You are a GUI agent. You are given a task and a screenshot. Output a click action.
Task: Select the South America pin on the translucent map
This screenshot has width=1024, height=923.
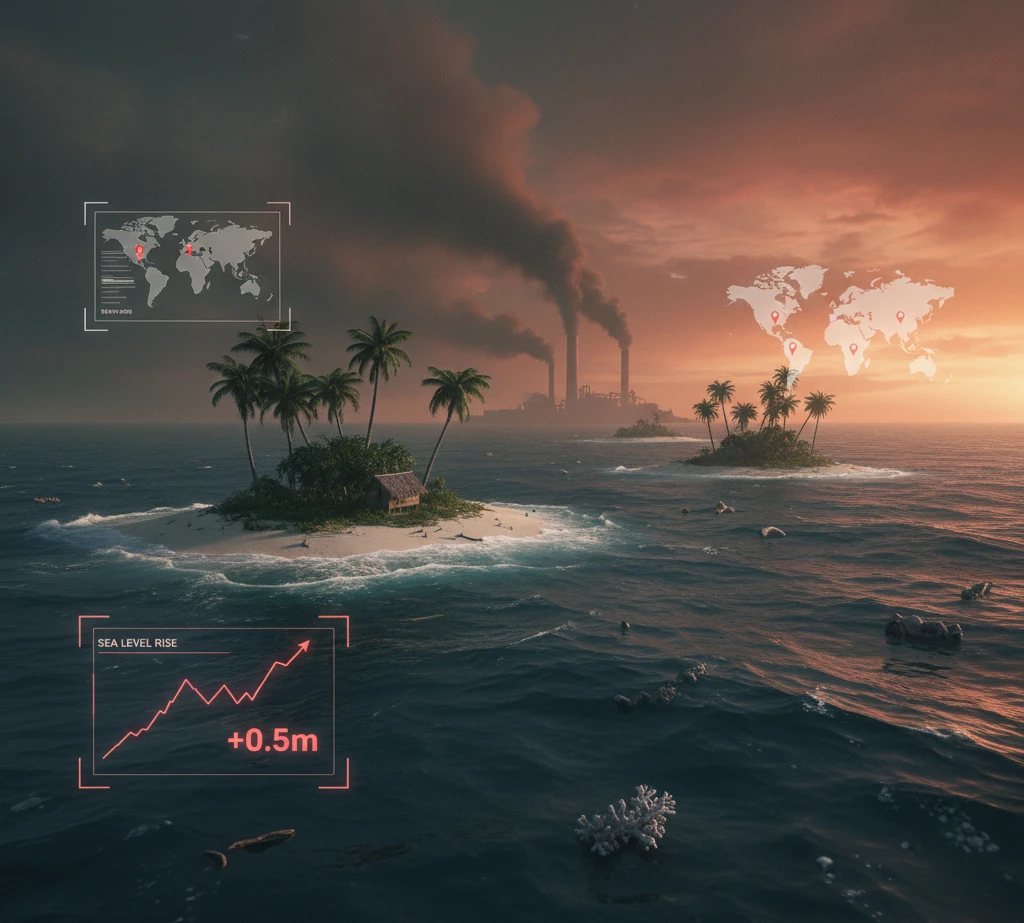792,348
